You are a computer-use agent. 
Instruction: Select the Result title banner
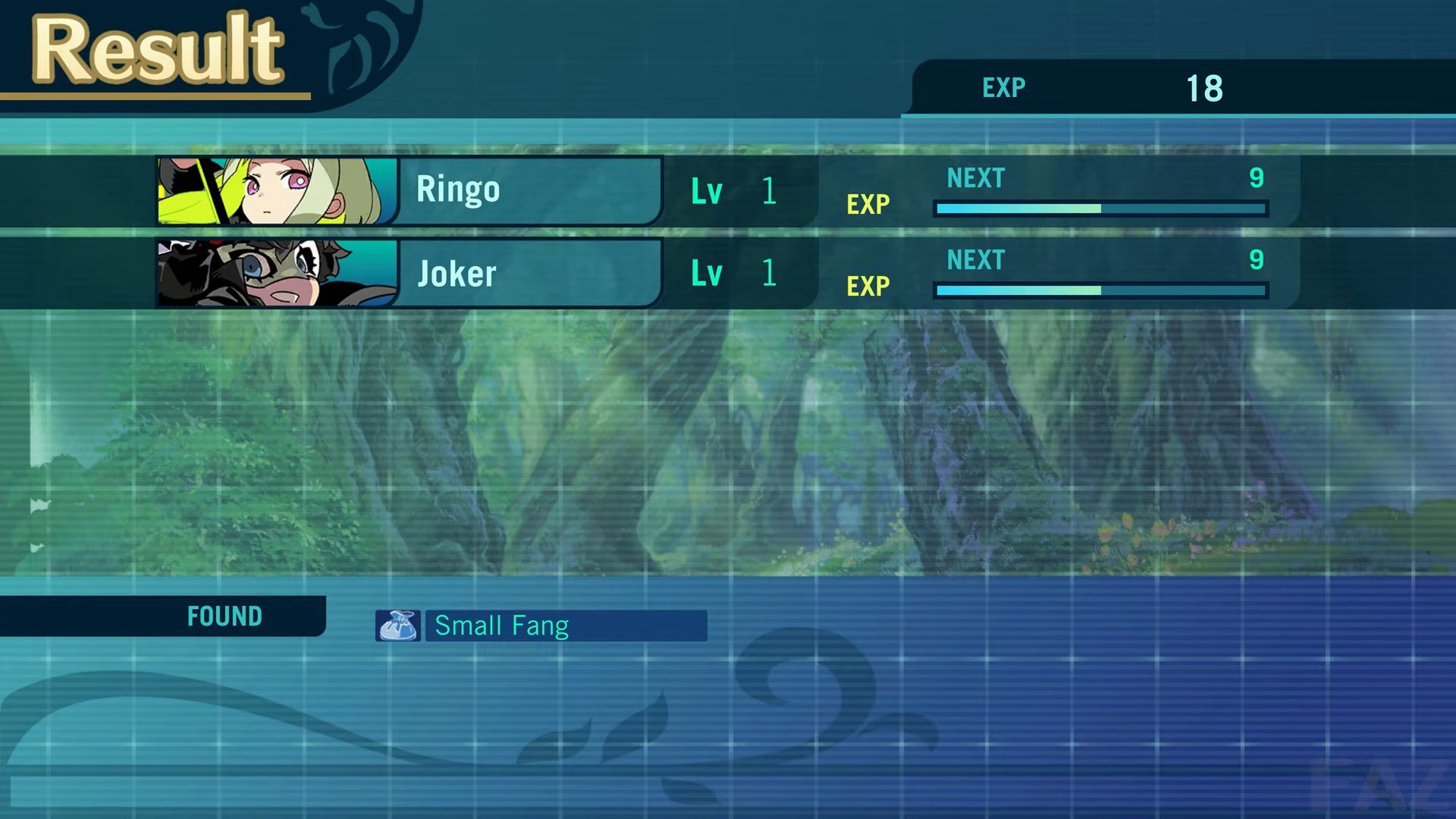(155, 49)
